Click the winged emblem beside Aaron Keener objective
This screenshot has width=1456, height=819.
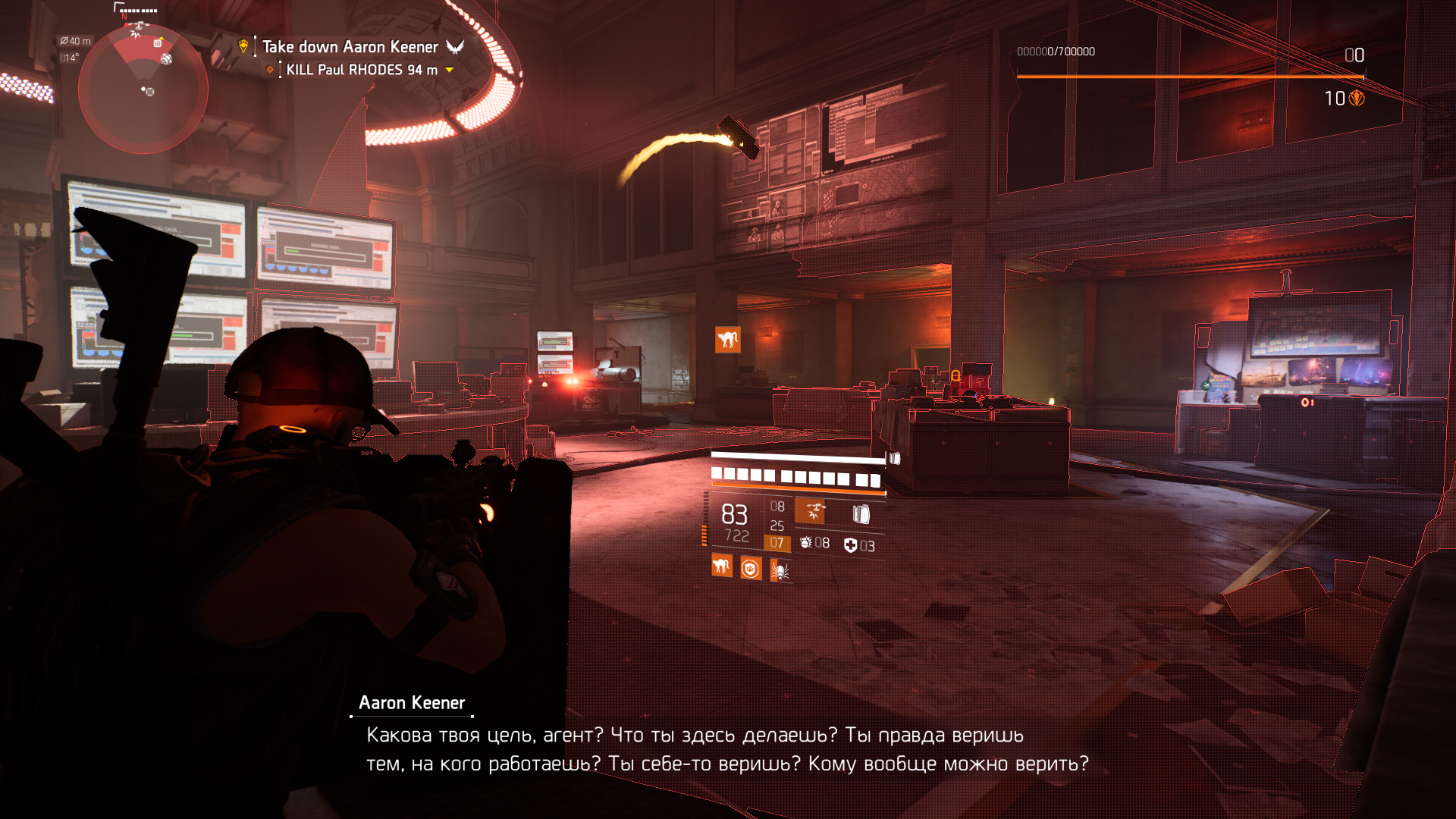455,47
